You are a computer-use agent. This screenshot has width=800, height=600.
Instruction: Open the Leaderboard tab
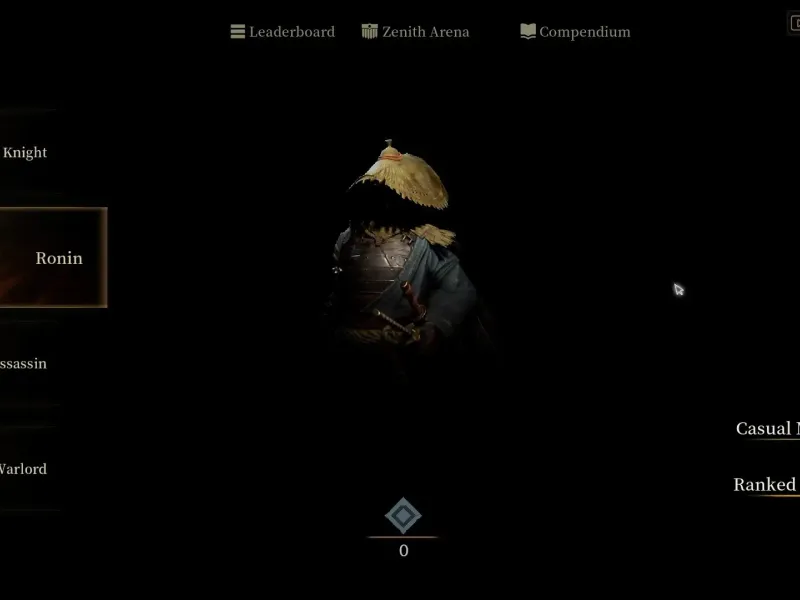click(283, 32)
